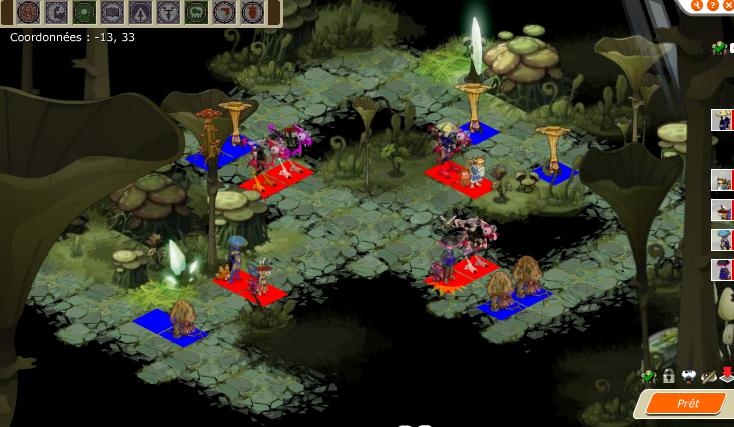Click the green checkmark creature icon
Image resolution: width=734 pixels, height=427 pixels.
coord(649,377)
